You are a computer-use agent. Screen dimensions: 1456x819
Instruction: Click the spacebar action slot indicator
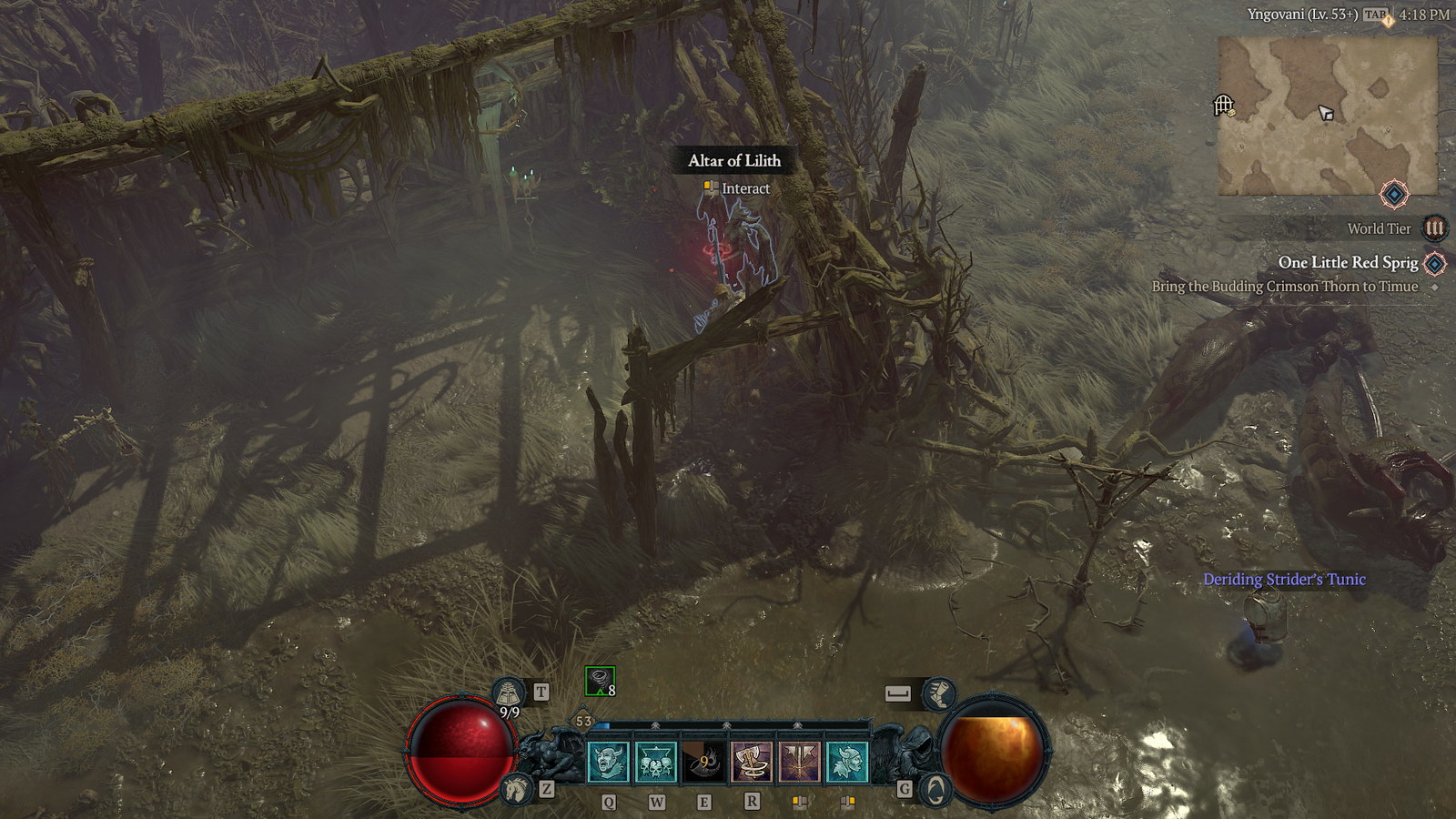click(x=896, y=692)
